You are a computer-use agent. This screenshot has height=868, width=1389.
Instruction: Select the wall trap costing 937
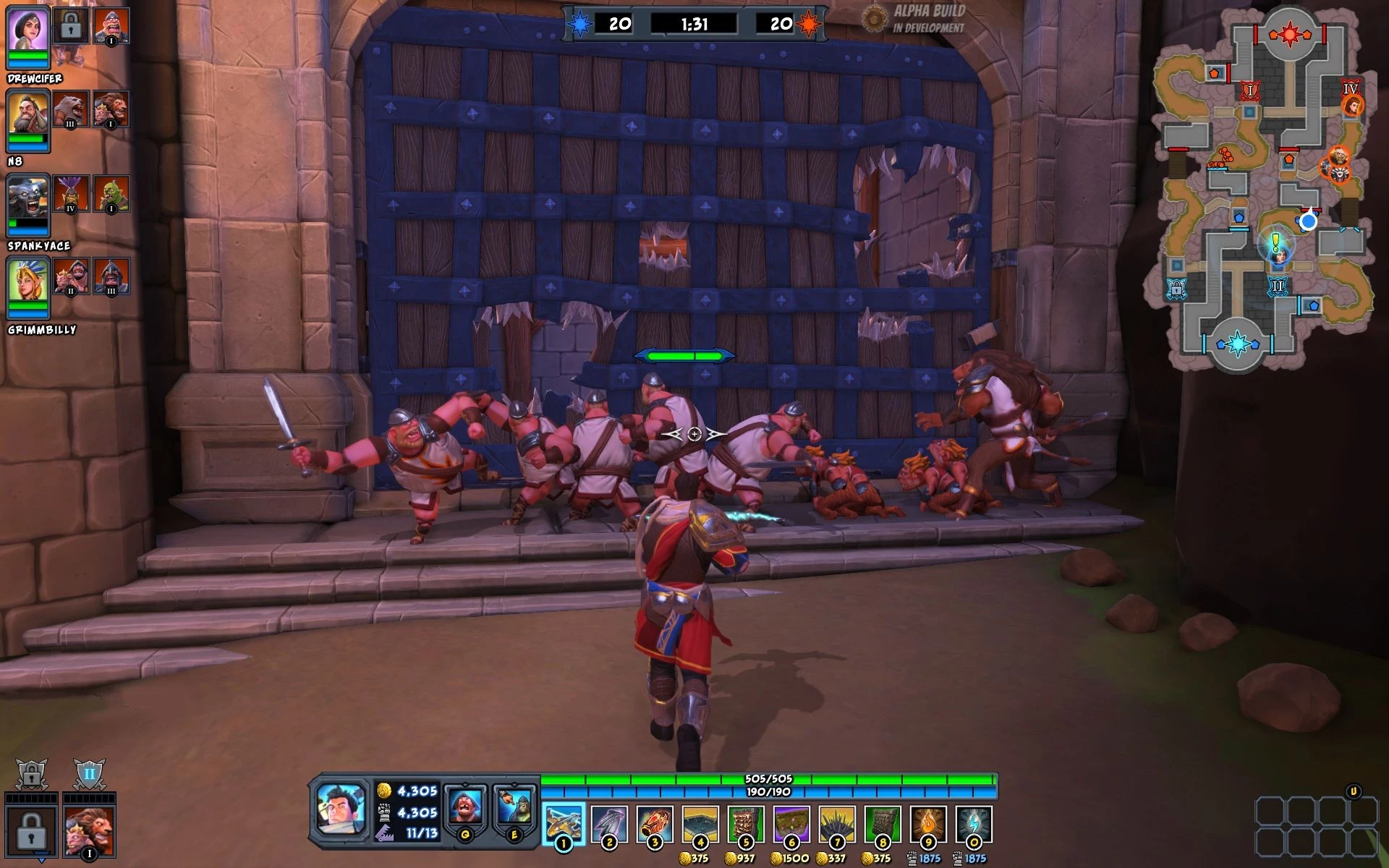click(746, 824)
